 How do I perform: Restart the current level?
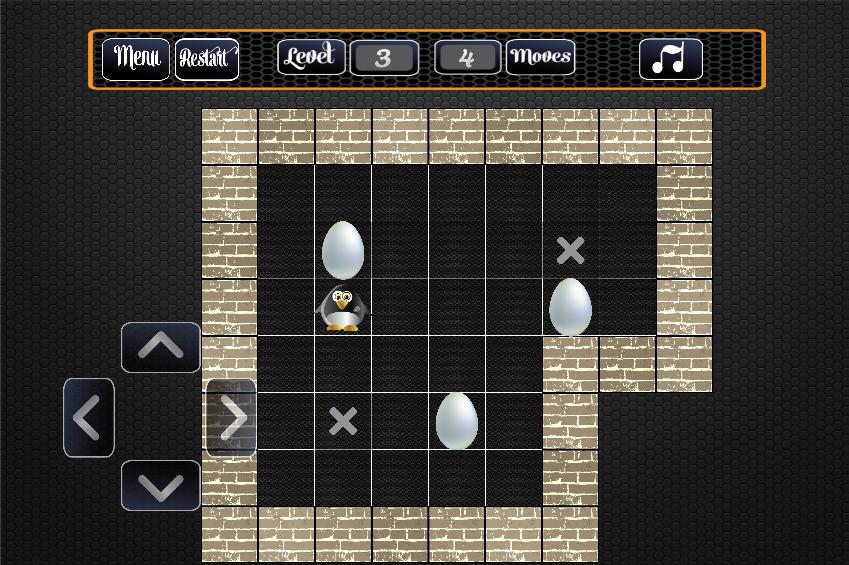tap(206, 58)
